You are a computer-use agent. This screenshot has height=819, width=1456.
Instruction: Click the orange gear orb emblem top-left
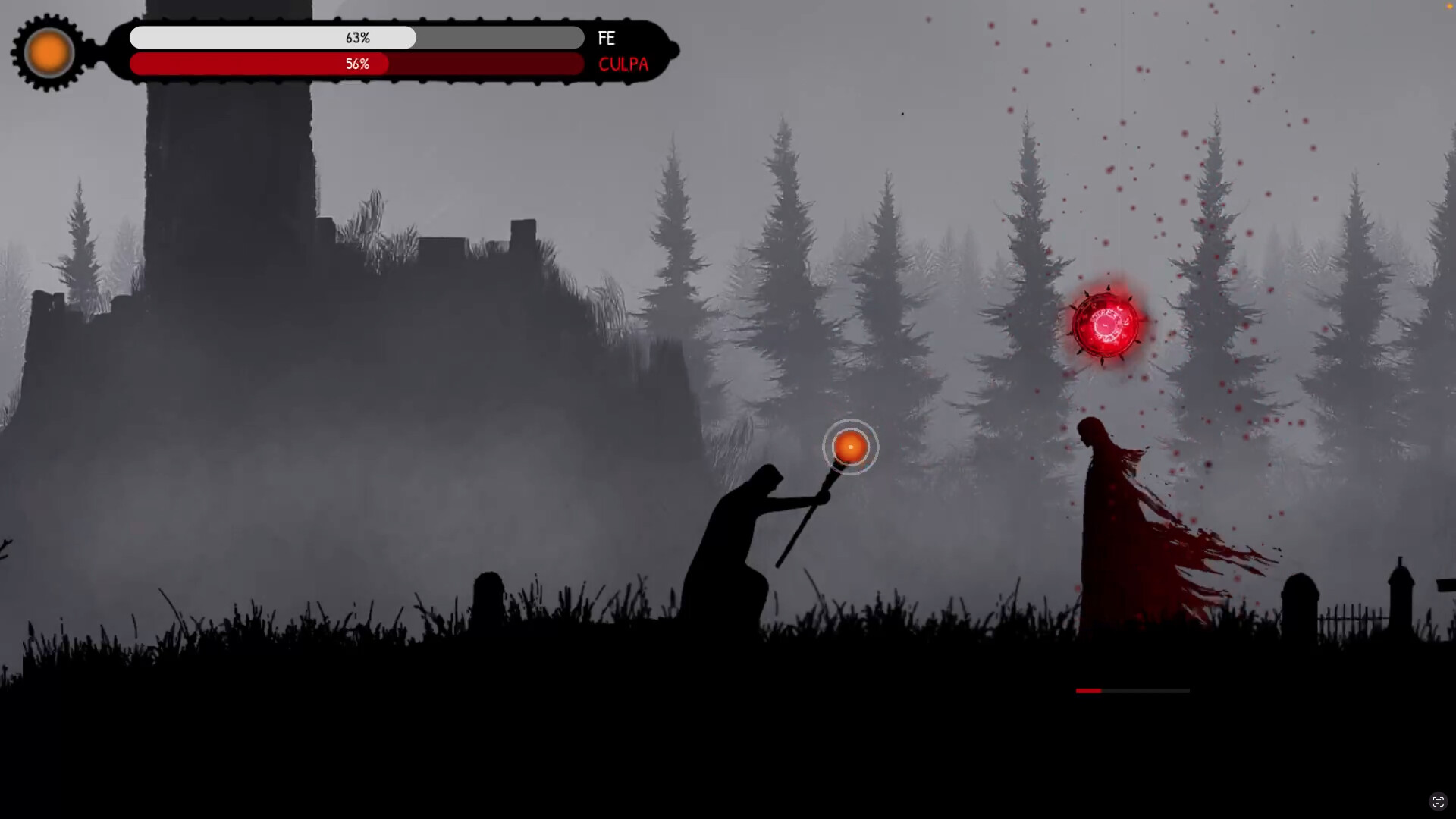[x=48, y=52]
